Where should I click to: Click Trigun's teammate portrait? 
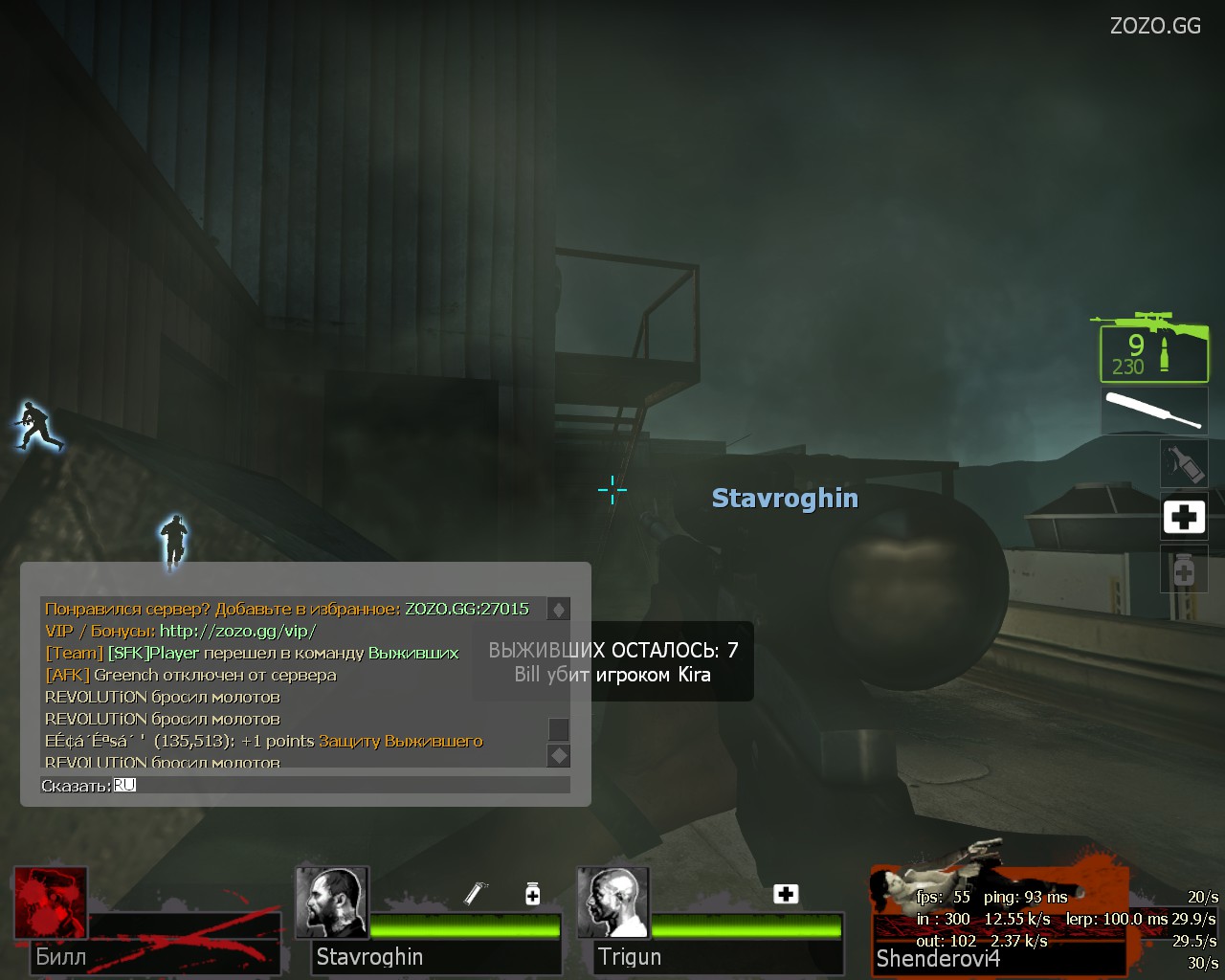(x=612, y=902)
